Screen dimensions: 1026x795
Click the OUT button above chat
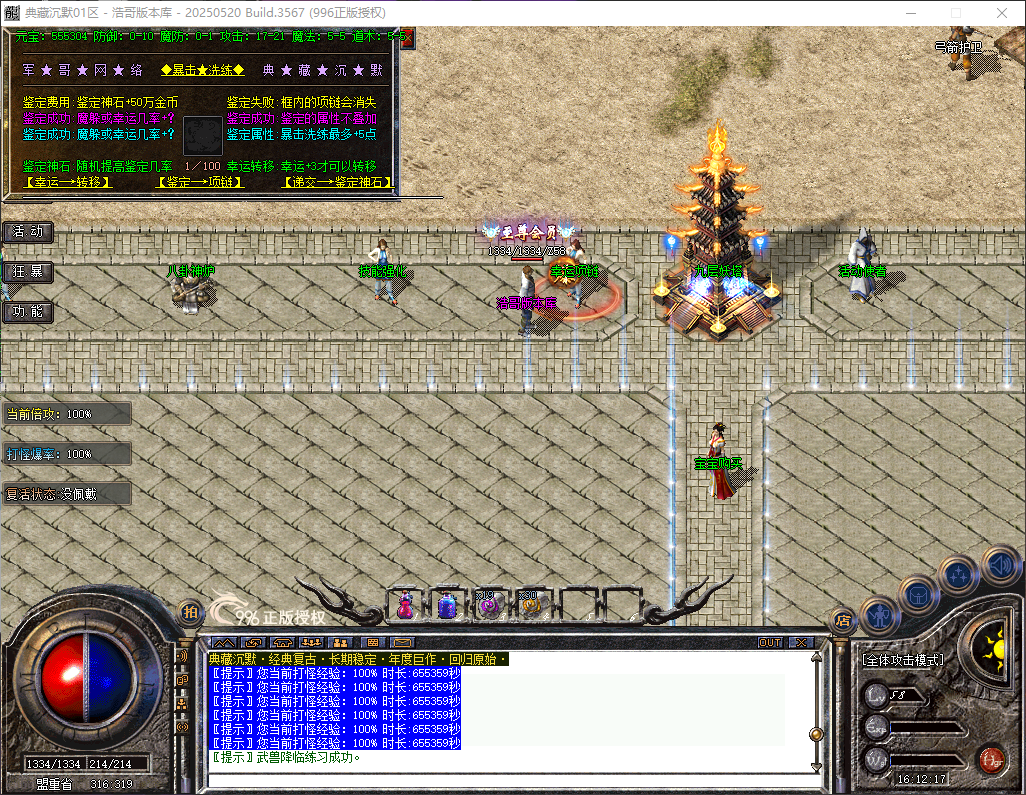click(770, 642)
